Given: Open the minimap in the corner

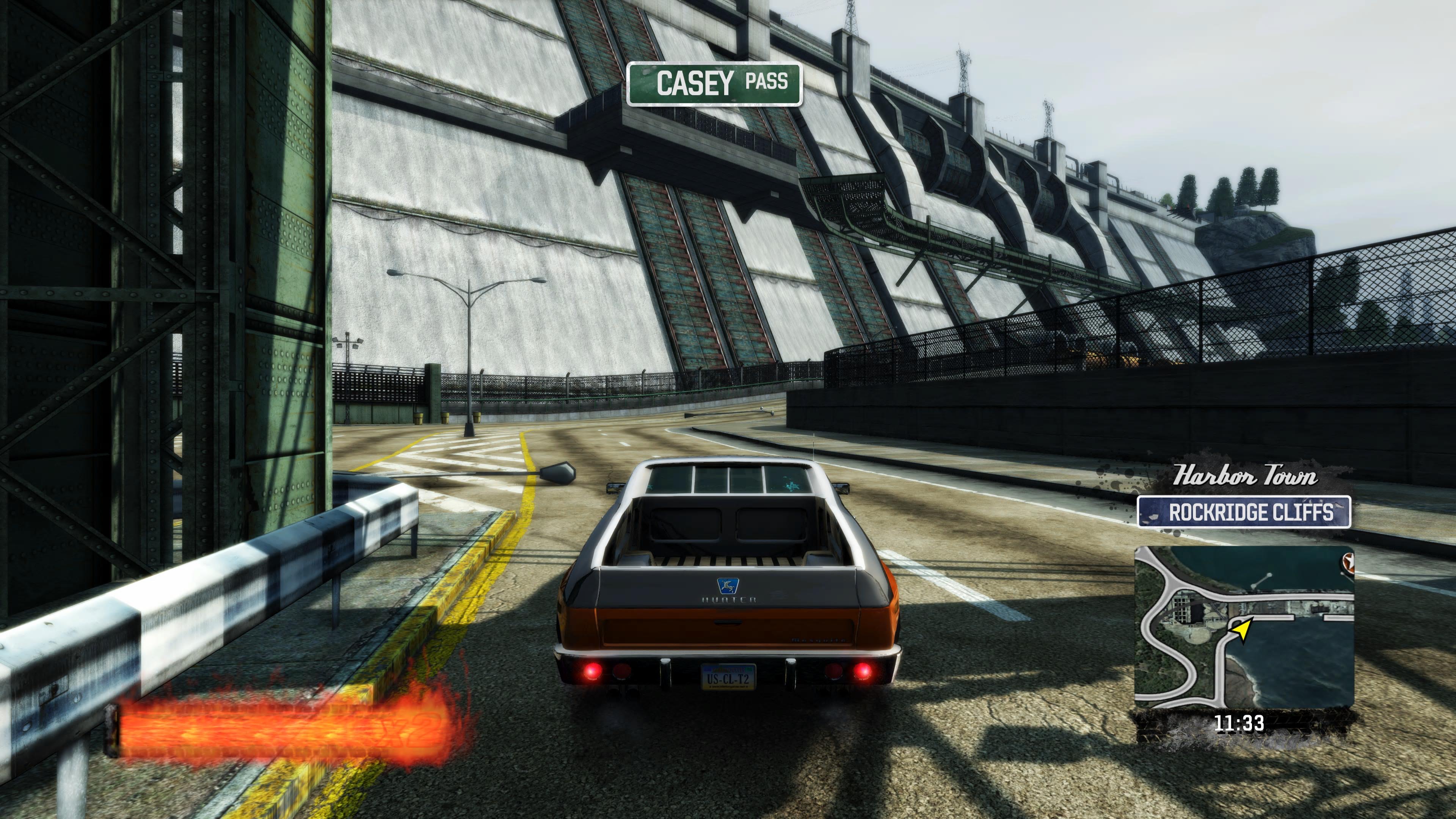Looking at the screenshot, I should coord(1244,626).
